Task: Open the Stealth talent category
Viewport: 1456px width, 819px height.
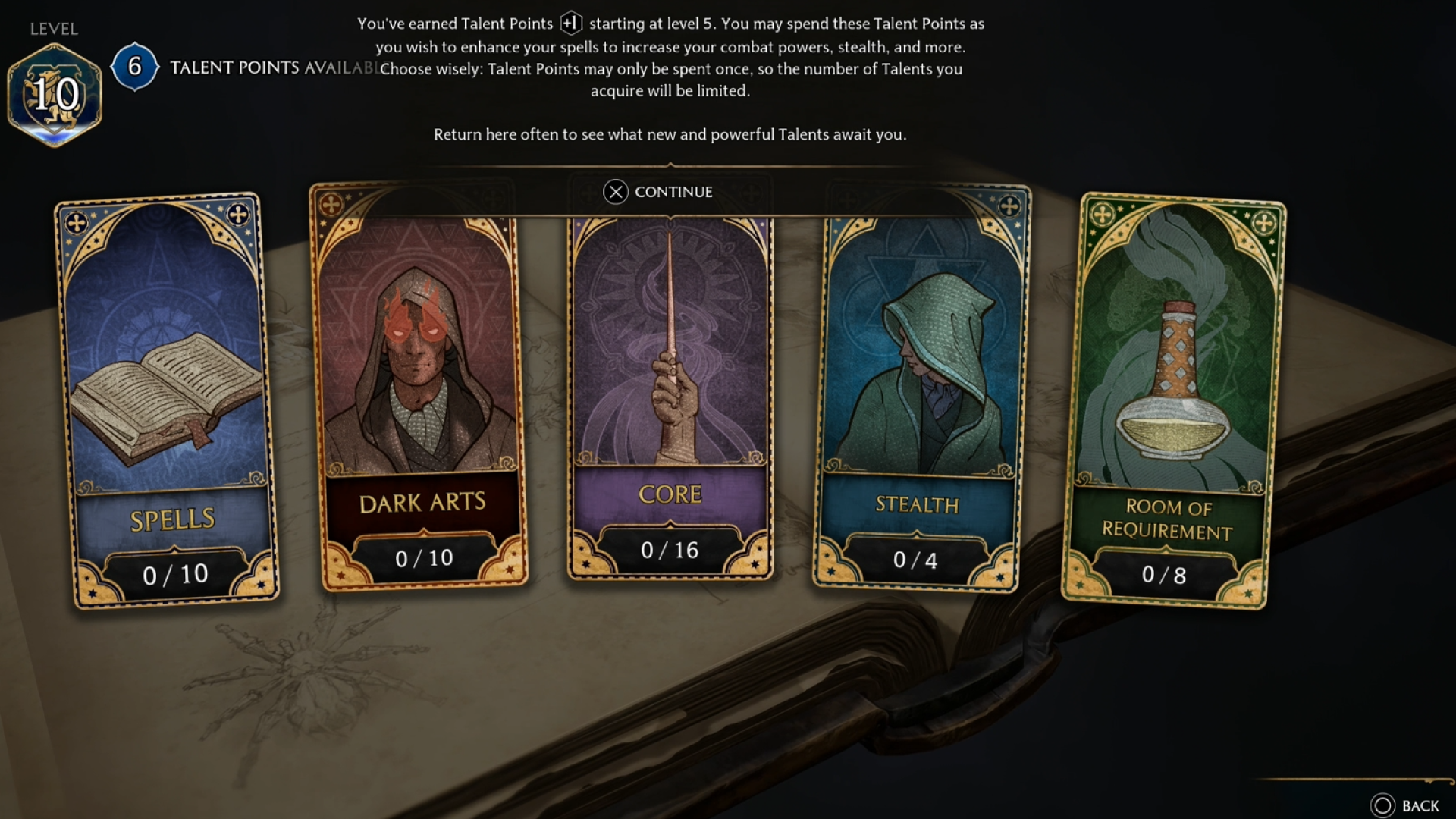Action: (x=921, y=394)
